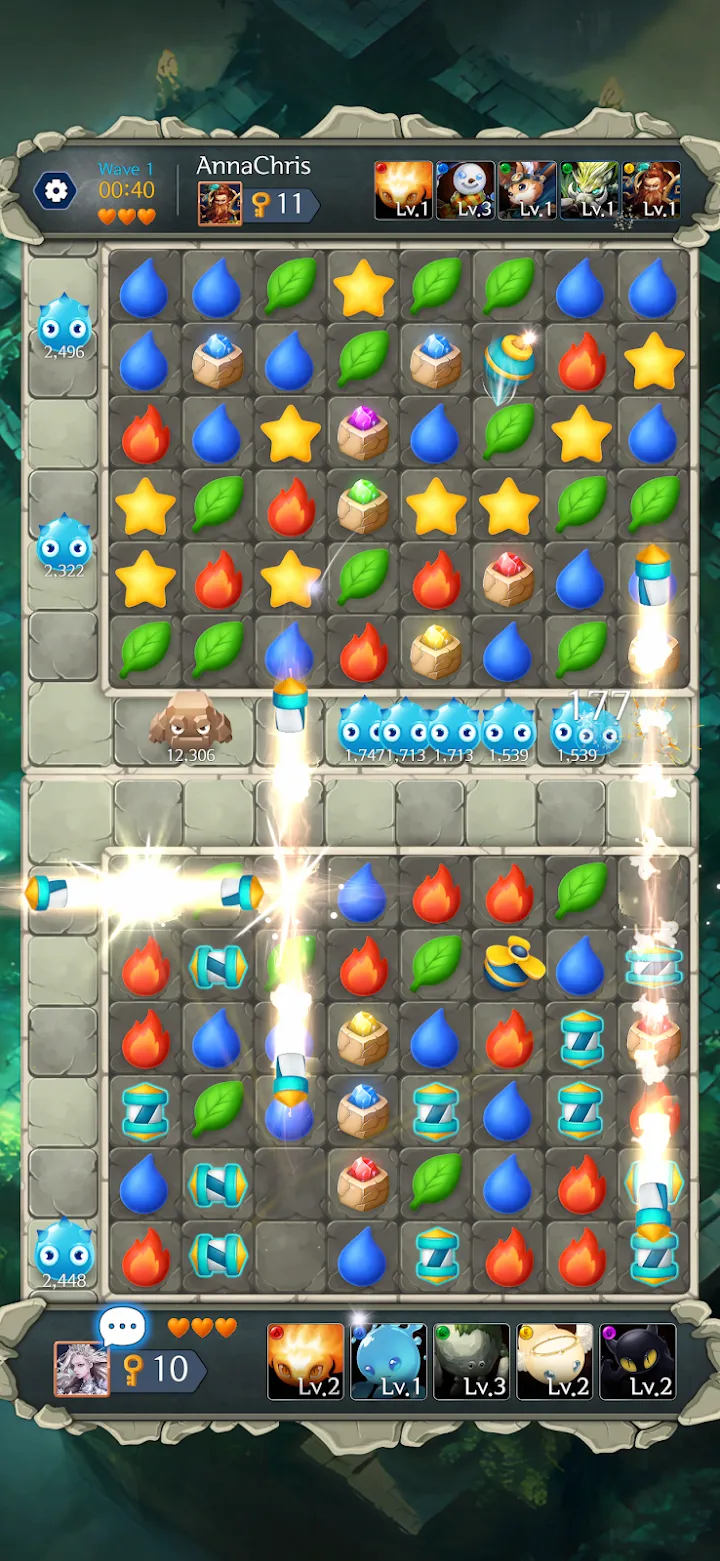This screenshot has width=720, height=1561.
Task: Open the chat speech bubble
Action: pos(123,1328)
